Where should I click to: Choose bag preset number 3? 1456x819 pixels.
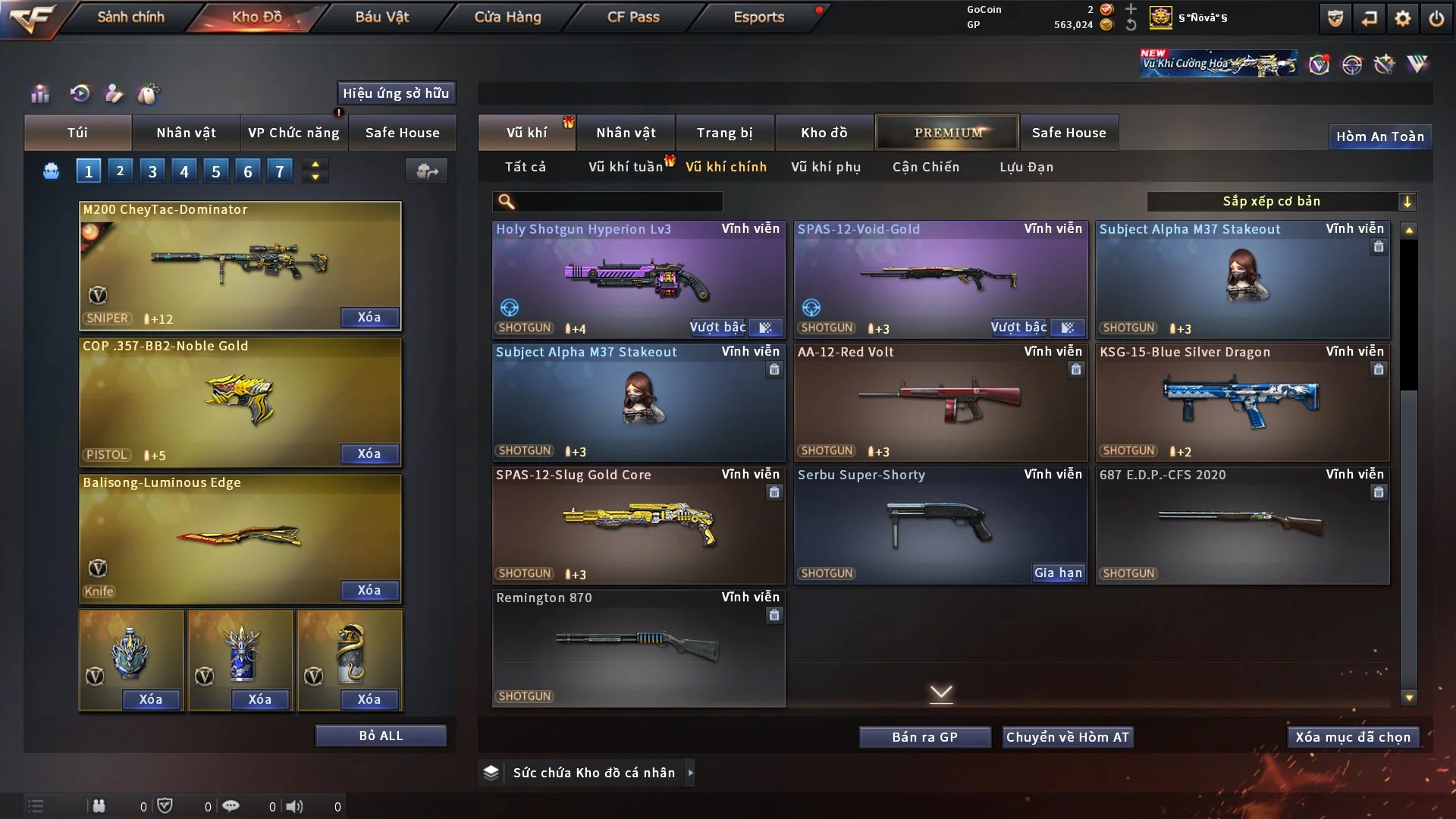click(x=152, y=171)
